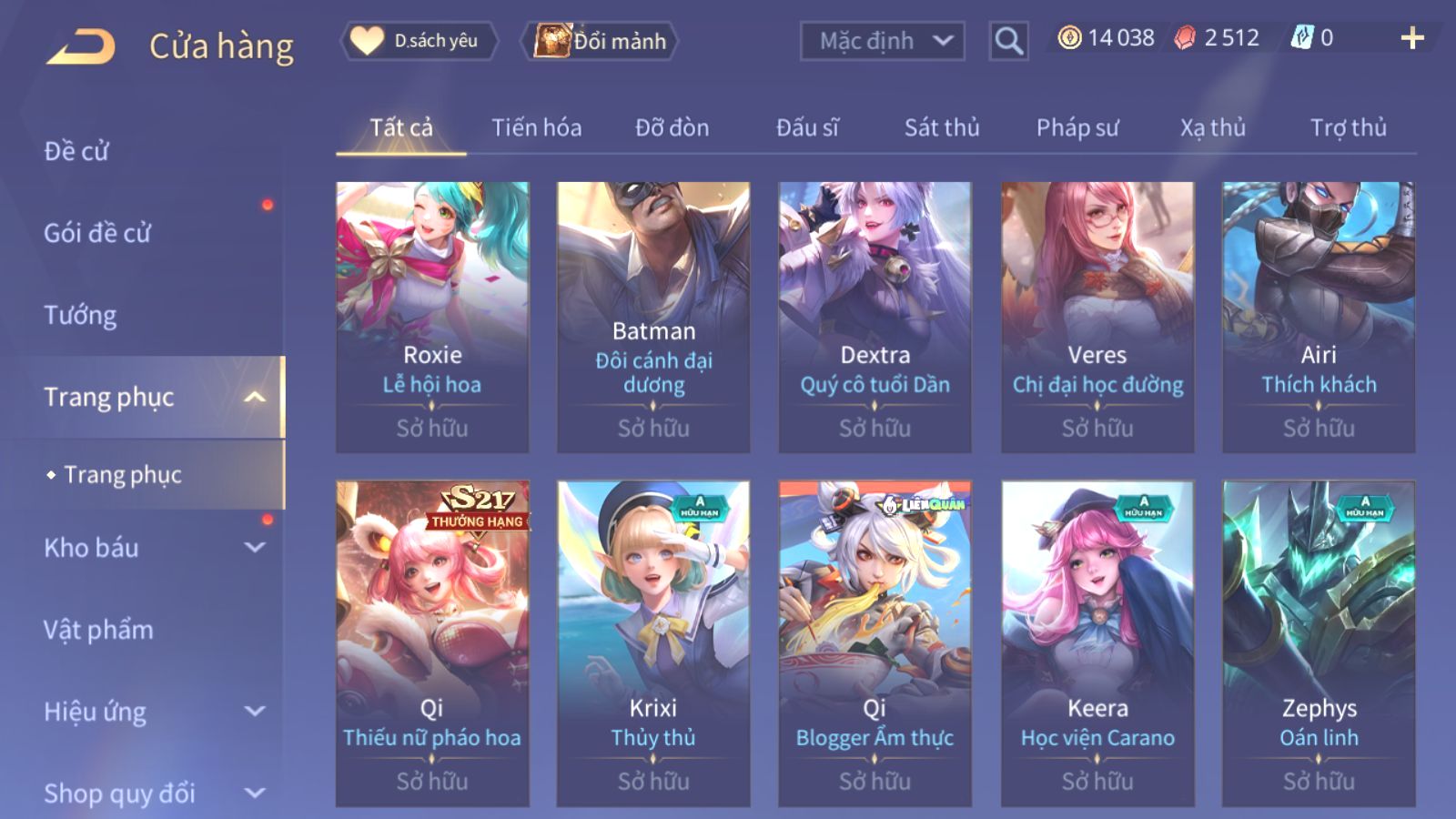Open the Mặc định sort dropdown

[x=882, y=41]
